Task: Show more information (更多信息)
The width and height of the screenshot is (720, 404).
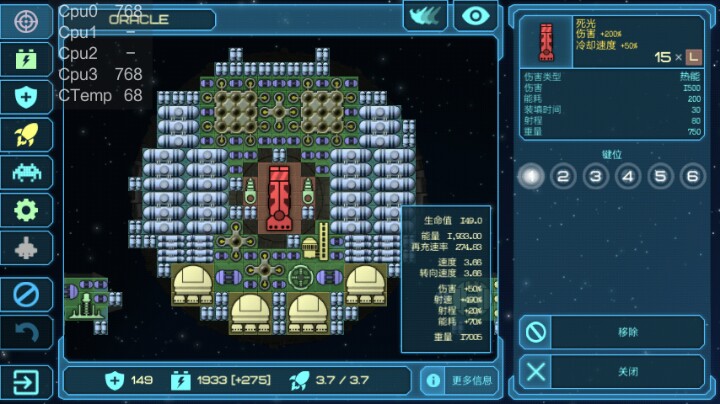Action: click(459, 380)
